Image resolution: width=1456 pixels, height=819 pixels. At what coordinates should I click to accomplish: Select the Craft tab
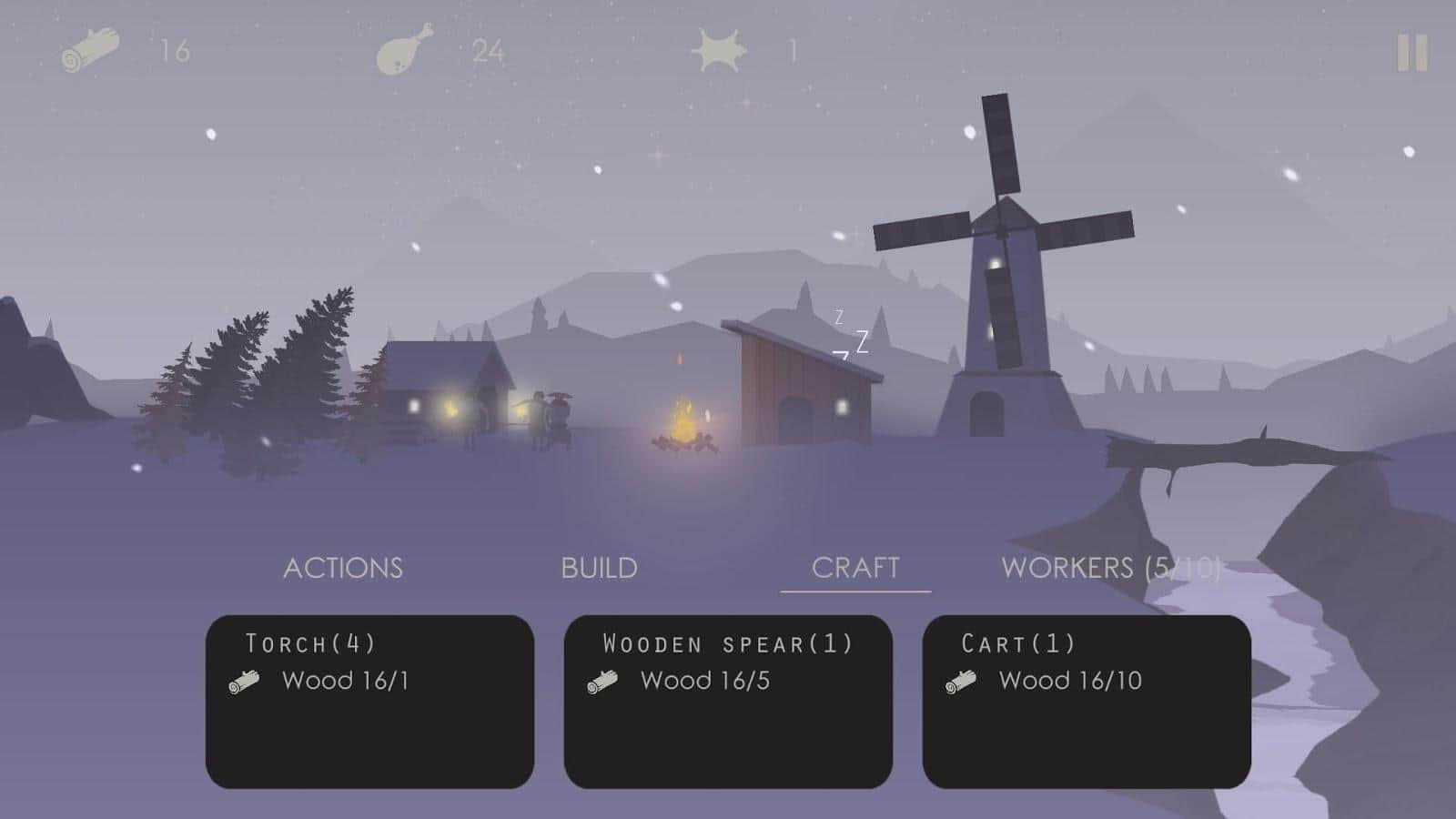[855, 568]
